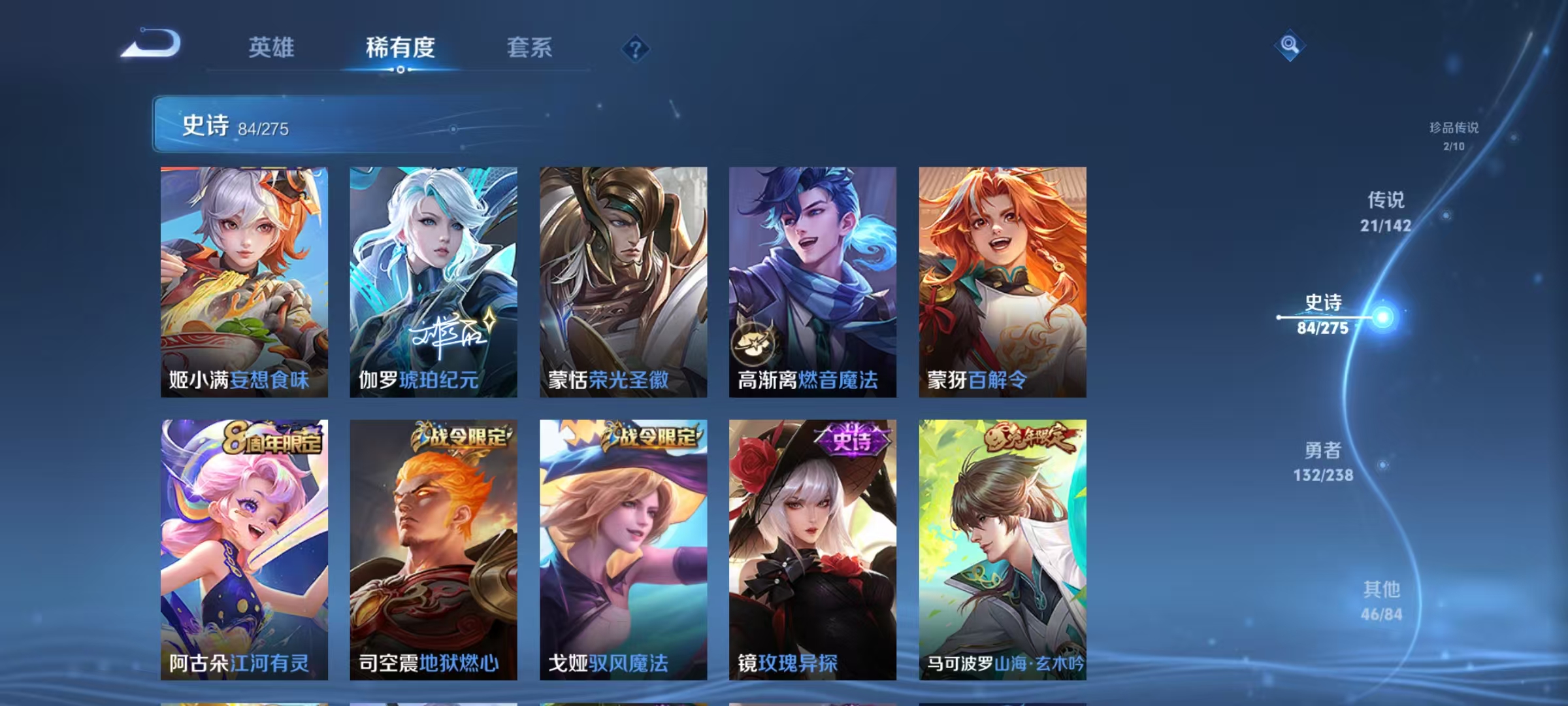Click the pagination dot under the 稀有度 tab

pos(400,72)
